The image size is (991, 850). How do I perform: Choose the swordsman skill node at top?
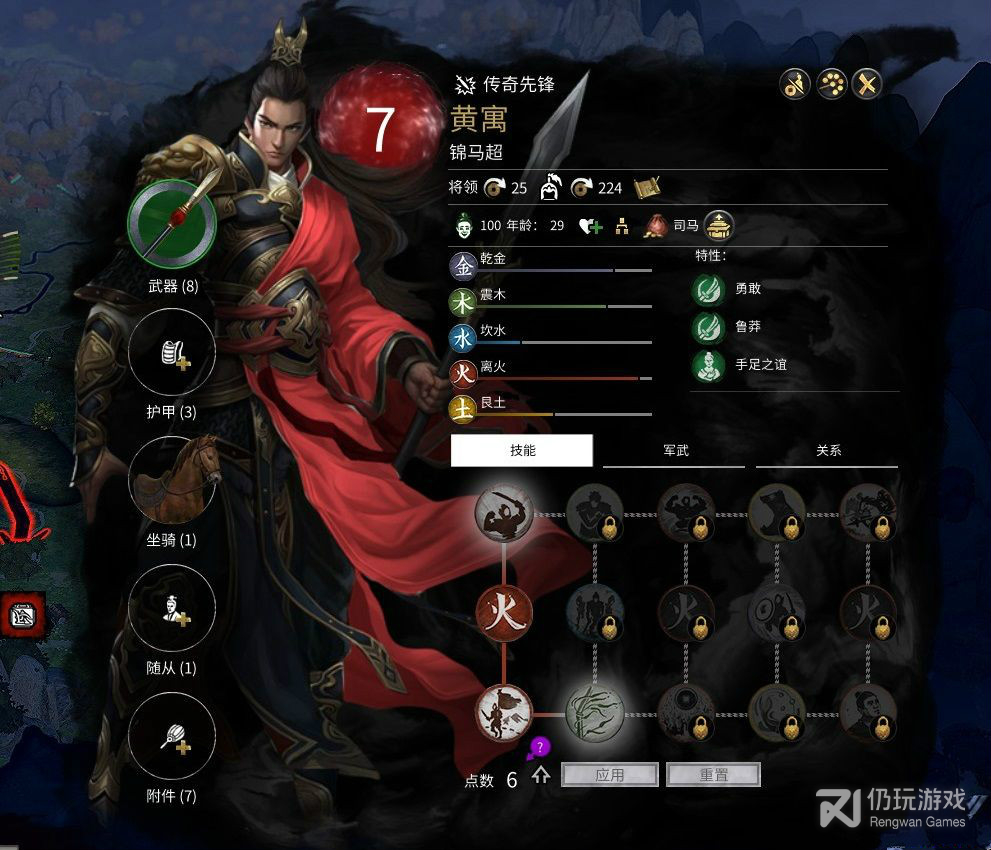[504, 514]
